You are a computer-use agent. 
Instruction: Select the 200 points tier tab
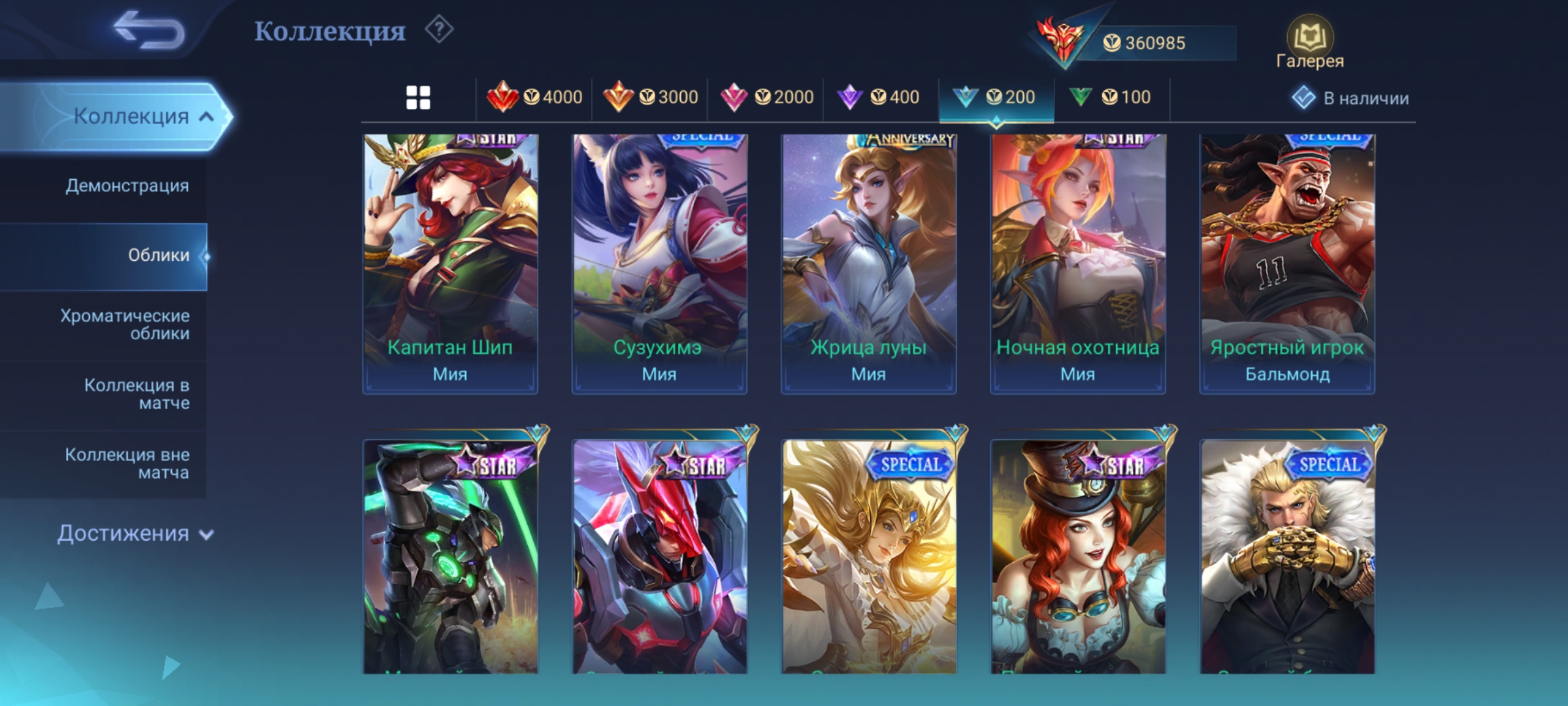994,98
